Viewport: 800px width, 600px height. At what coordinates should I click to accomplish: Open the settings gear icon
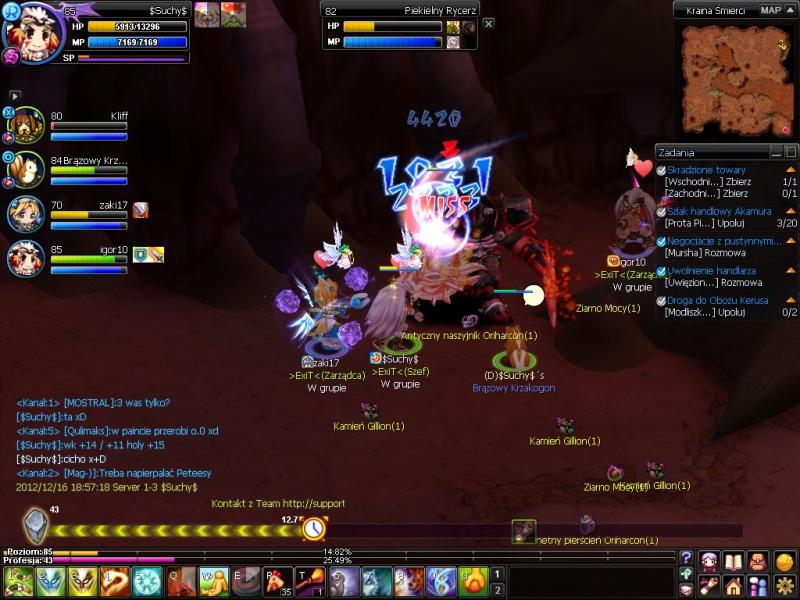[784, 586]
